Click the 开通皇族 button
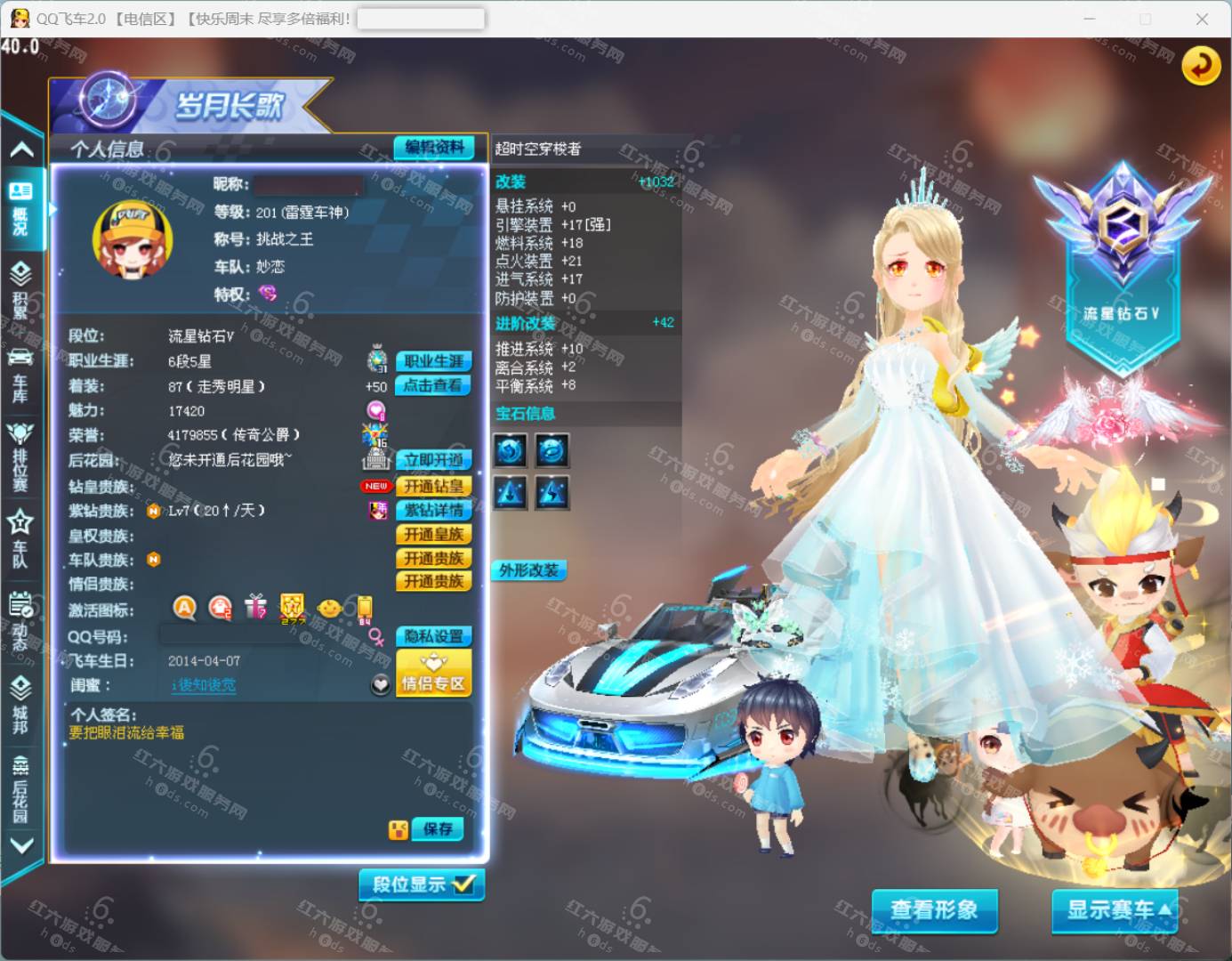Image resolution: width=1232 pixels, height=961 pixels. coord(433,534)
